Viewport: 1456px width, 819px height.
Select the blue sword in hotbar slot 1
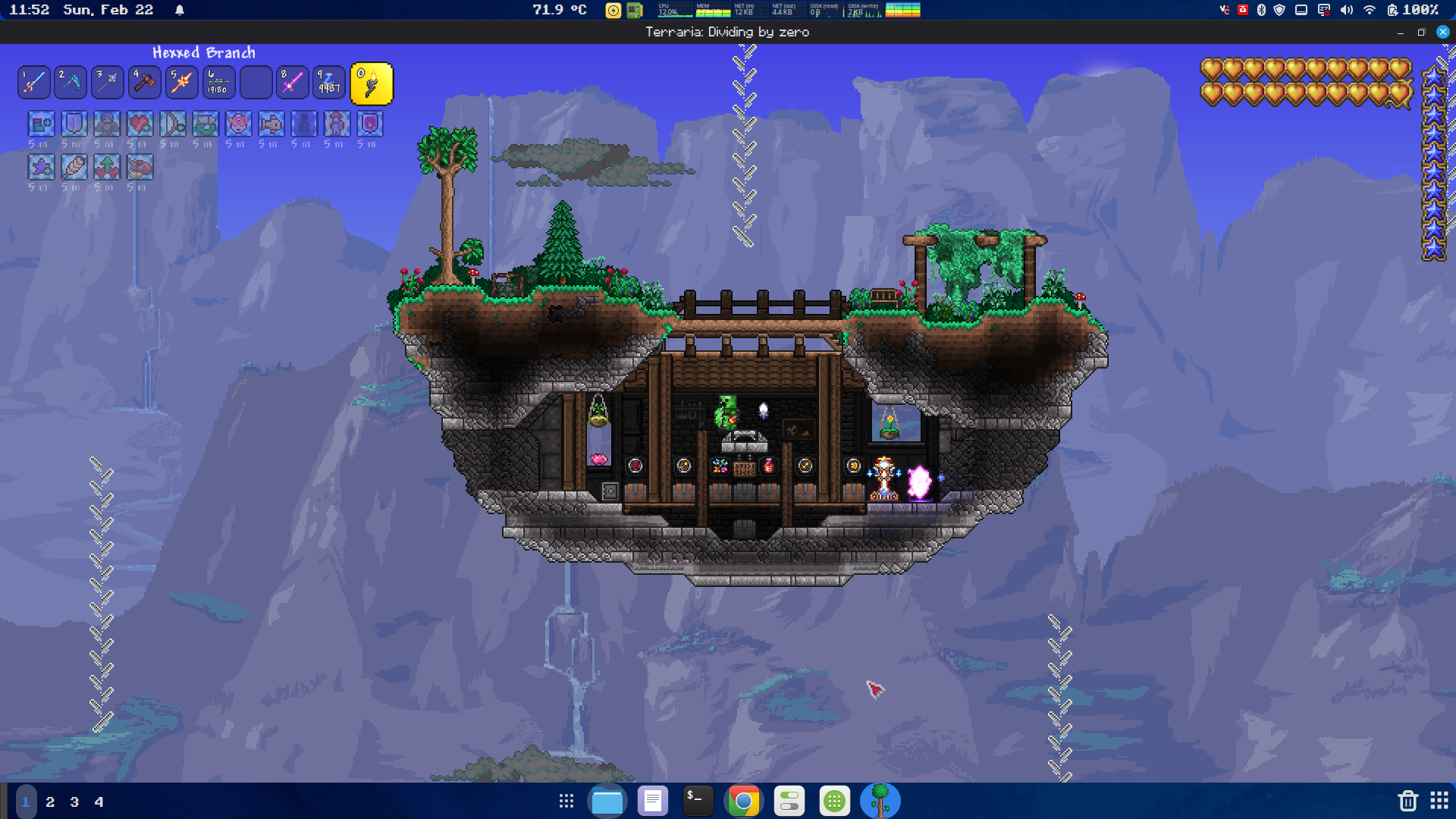pos(34,83)
